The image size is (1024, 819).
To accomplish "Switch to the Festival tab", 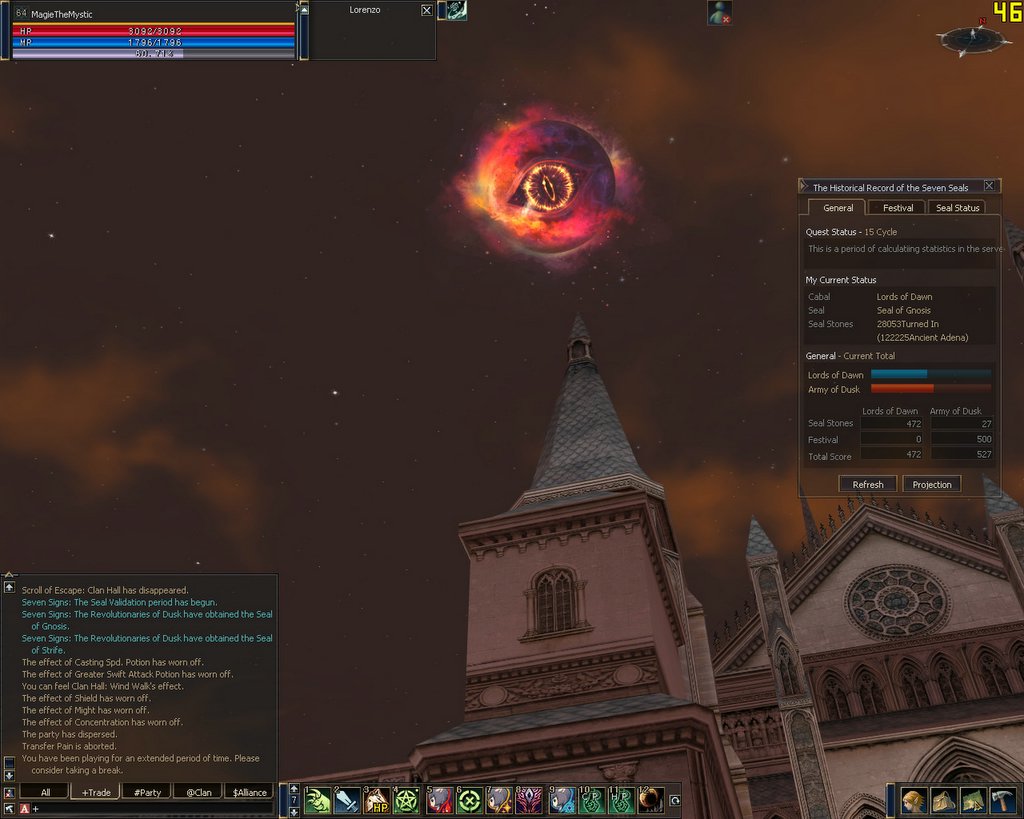I will (x=897, y=208).
